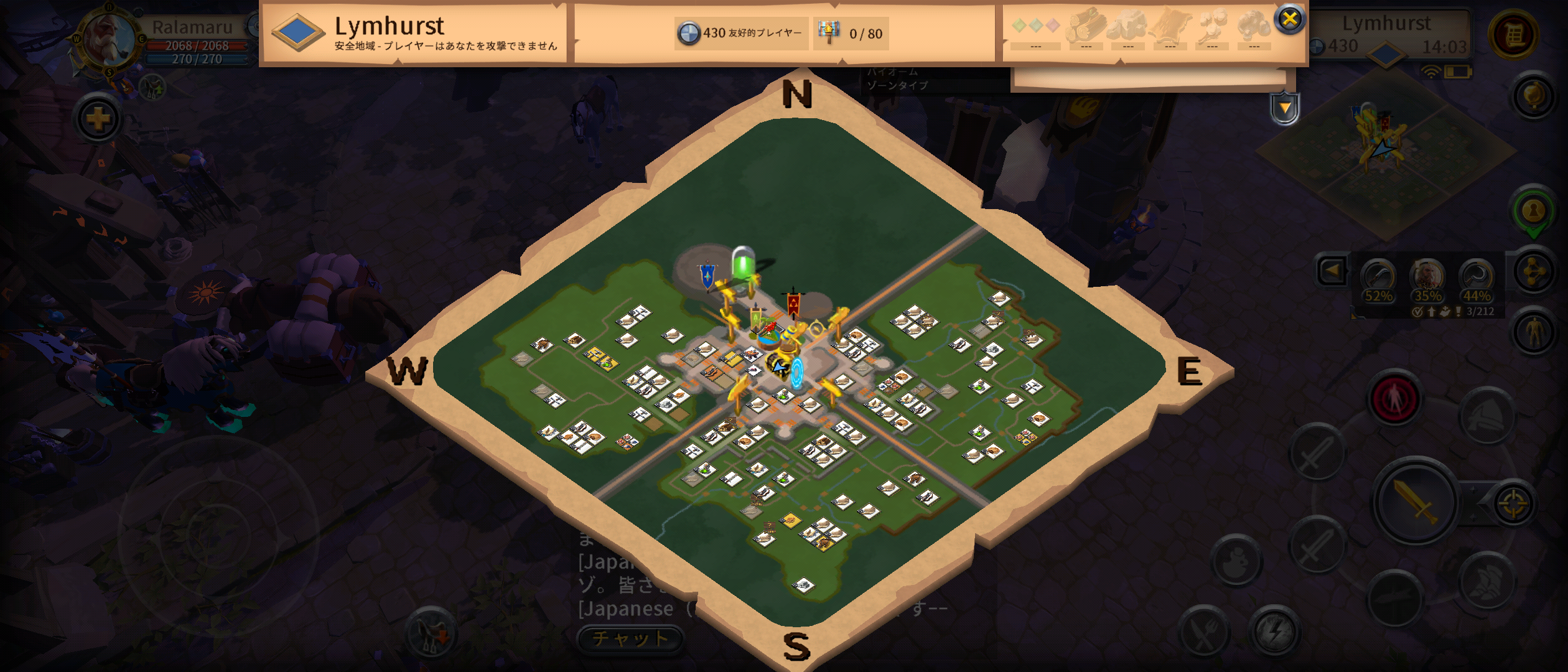
Task: Expand the shield dropdown arrow under the map header
Action: click(x=1285, y=109)
